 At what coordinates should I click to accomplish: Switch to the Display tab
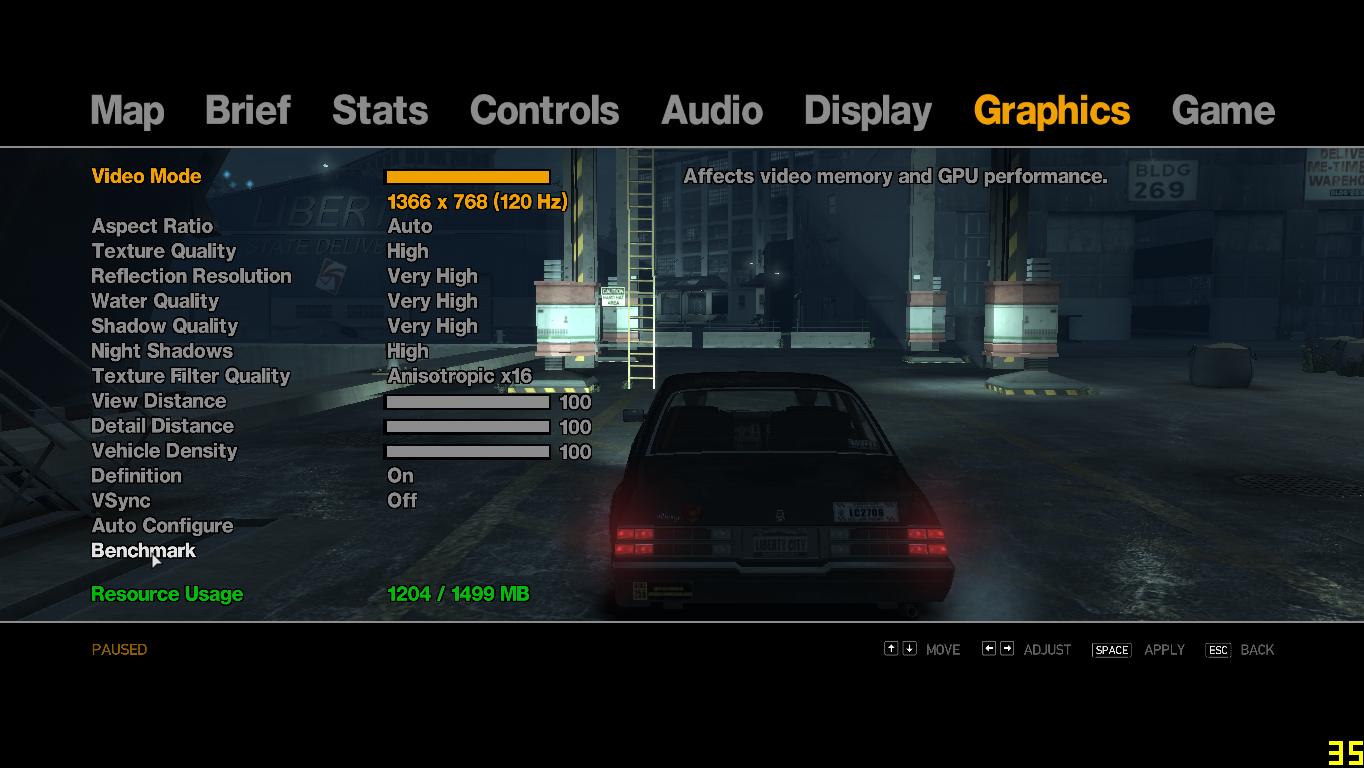pos(867,111)
